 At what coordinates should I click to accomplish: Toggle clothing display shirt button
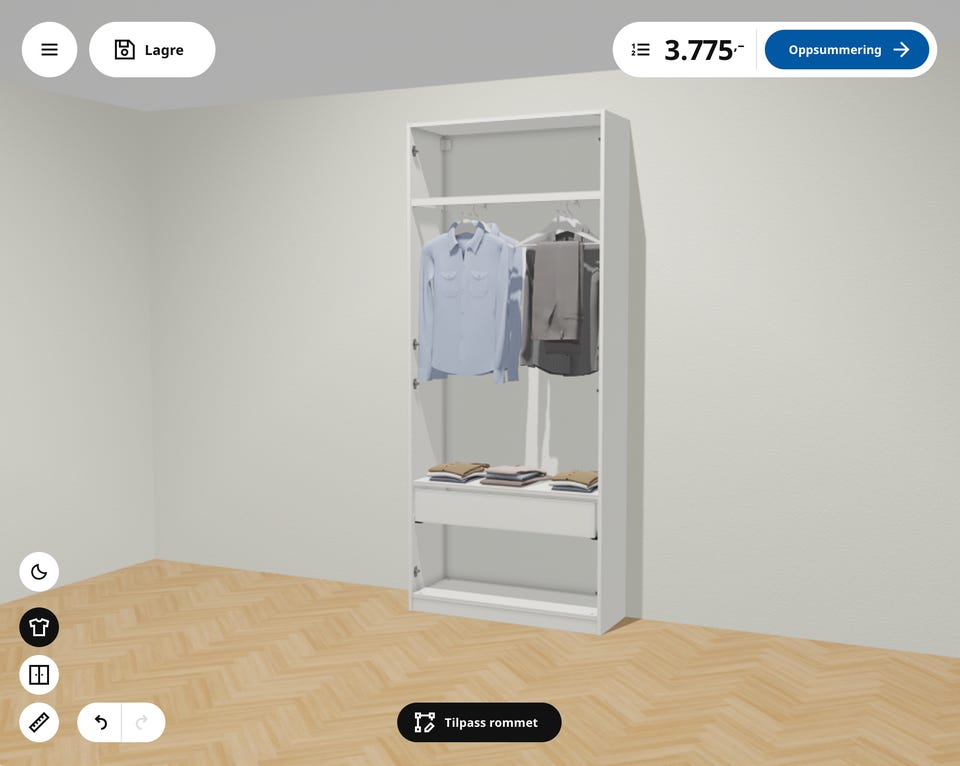tap(39, 627)
